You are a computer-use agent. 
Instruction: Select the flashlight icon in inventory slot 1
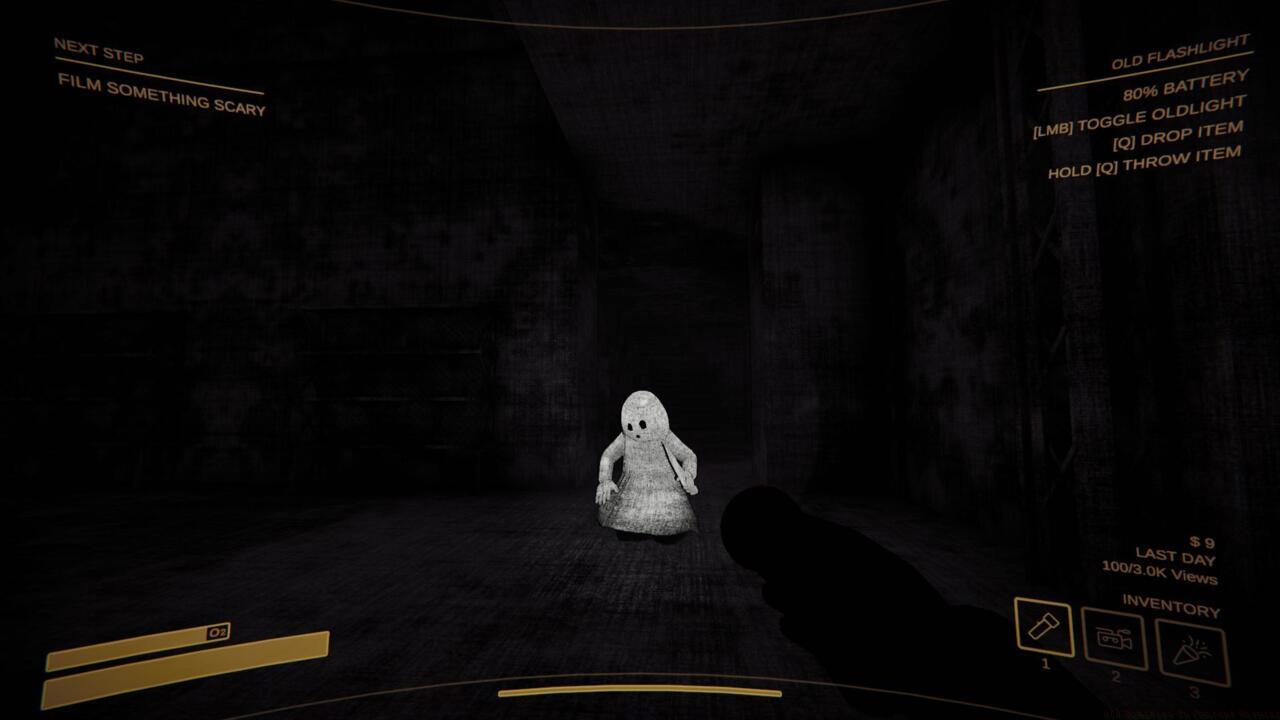[x=1043, y=630]
